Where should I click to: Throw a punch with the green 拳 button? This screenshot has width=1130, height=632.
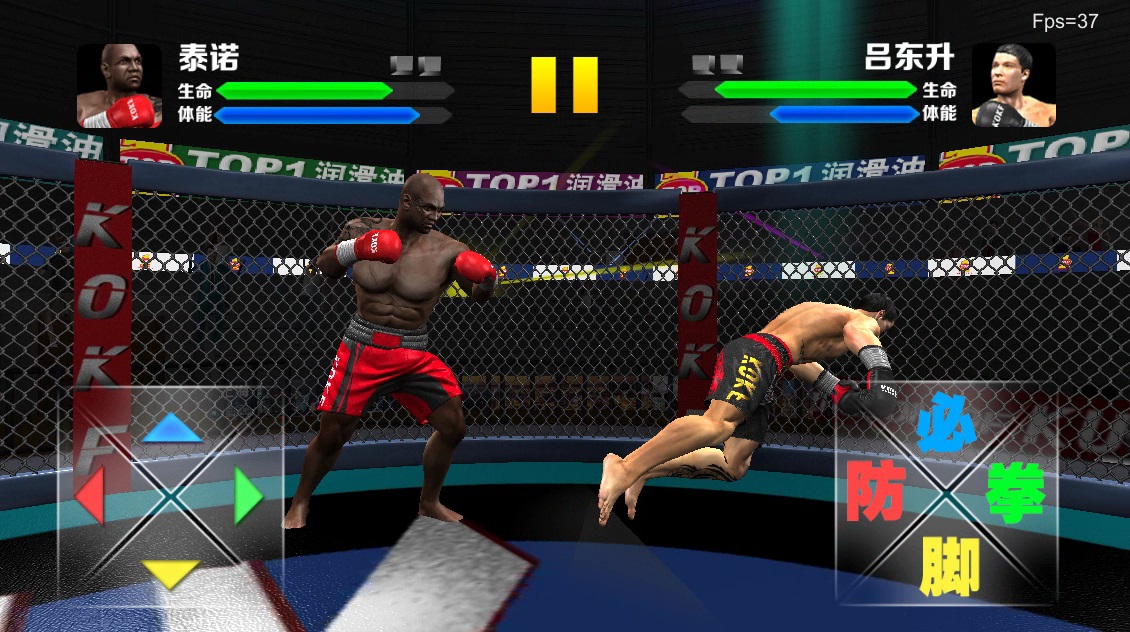(x=1016, y=491)
